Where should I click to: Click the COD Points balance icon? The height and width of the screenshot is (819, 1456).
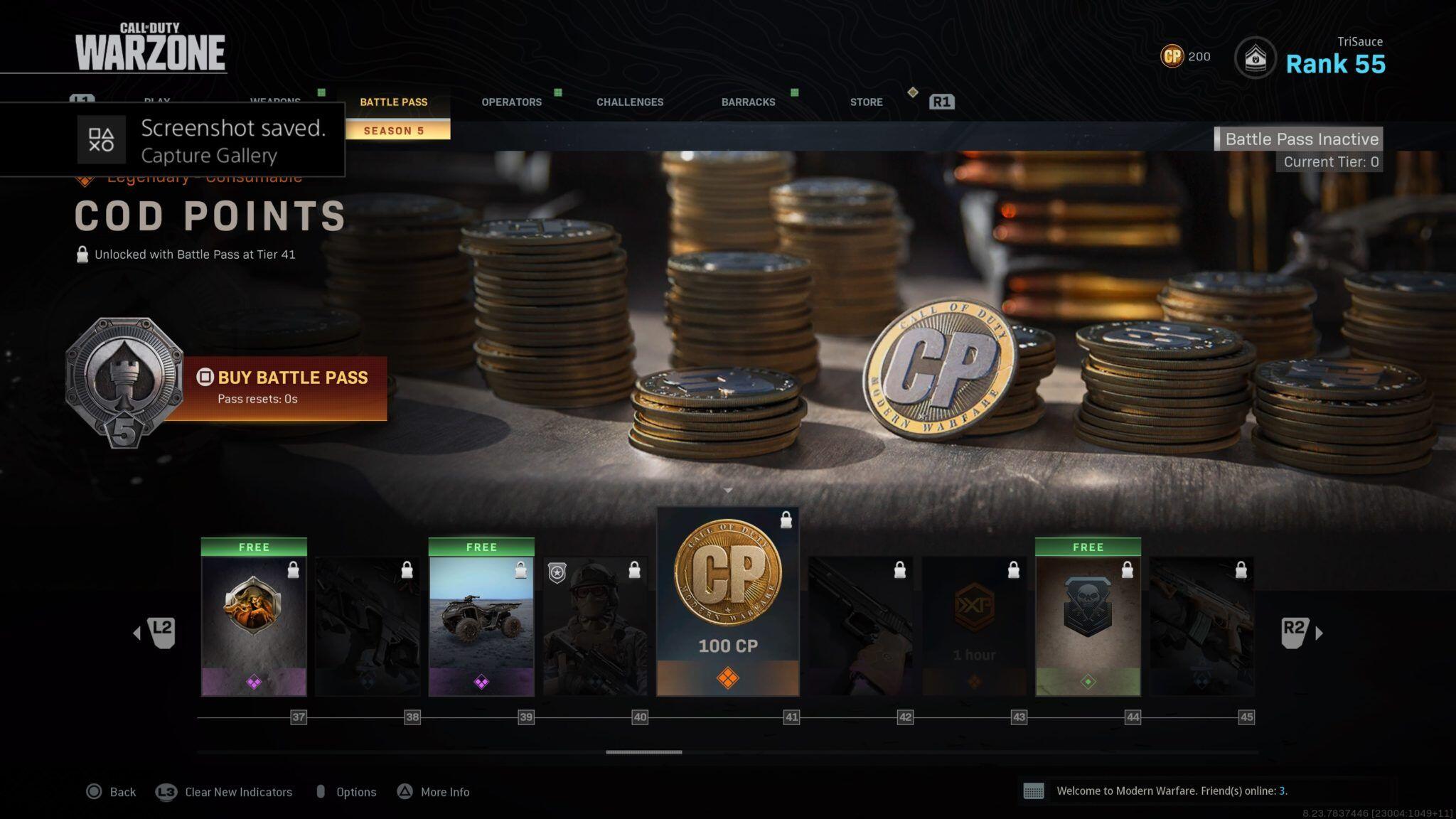pos(1172,56)
